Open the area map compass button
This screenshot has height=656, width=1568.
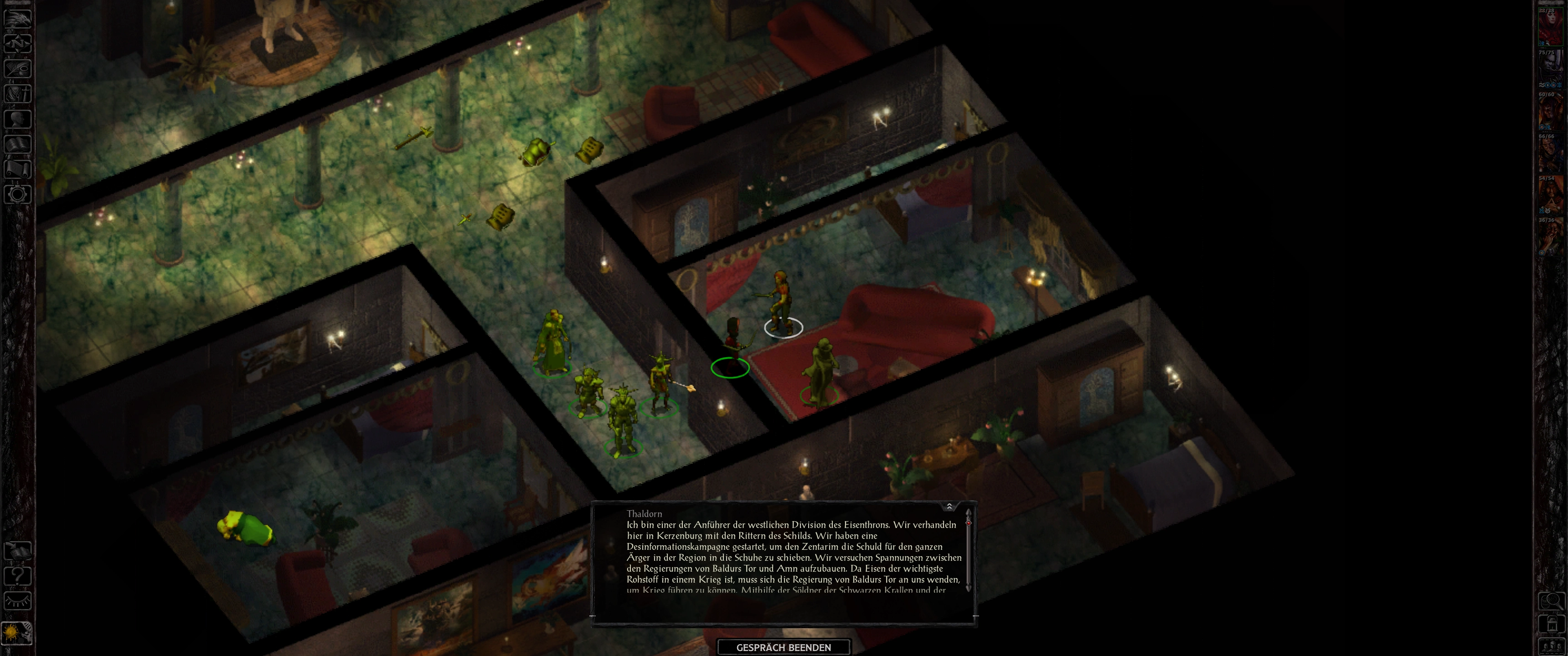17,43
